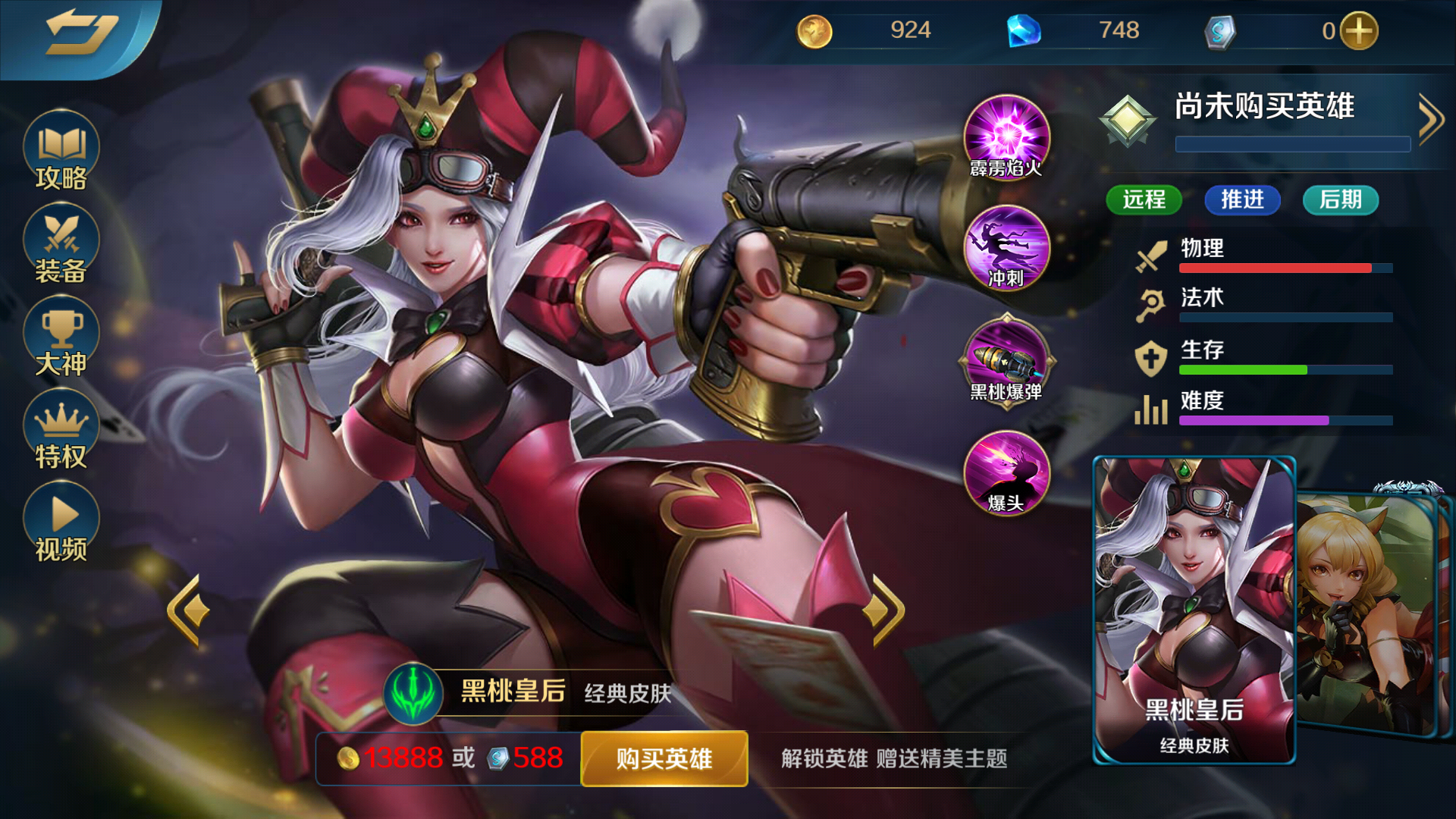1456x819 pixels.
Task: Browse previous hero with left arrow
Action: 187,607
